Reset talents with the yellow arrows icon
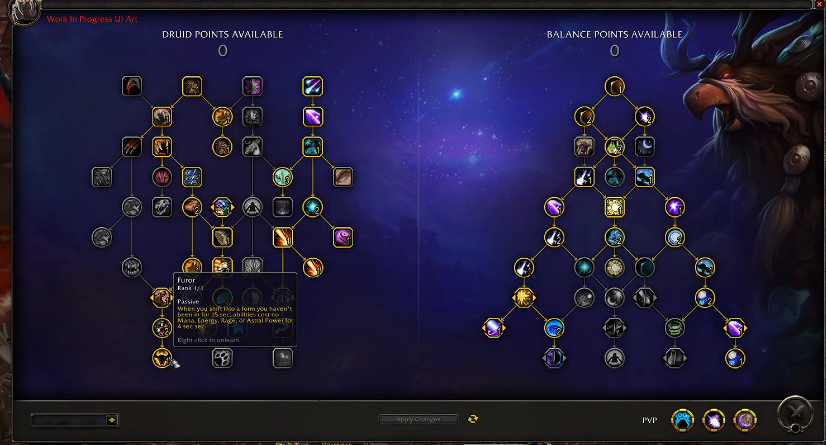826x445 pixels. 473,419
